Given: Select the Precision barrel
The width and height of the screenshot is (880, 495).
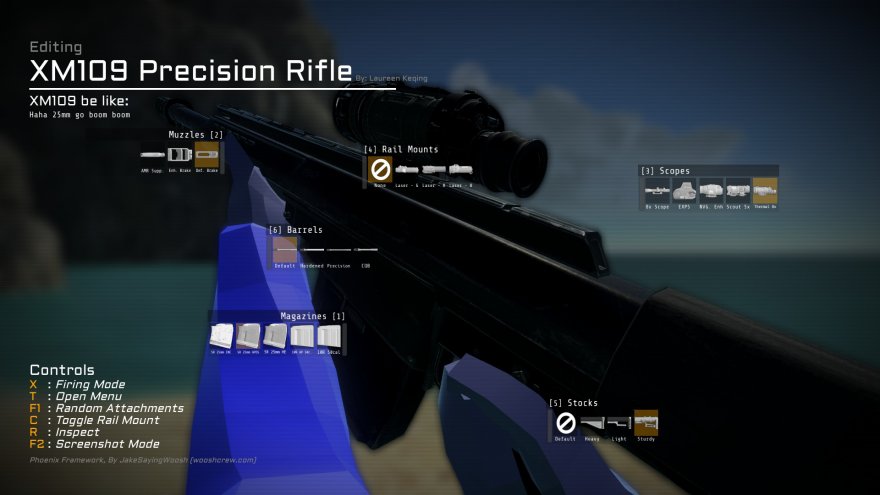Looking at the screenshot, I should (x=340, y=250).
